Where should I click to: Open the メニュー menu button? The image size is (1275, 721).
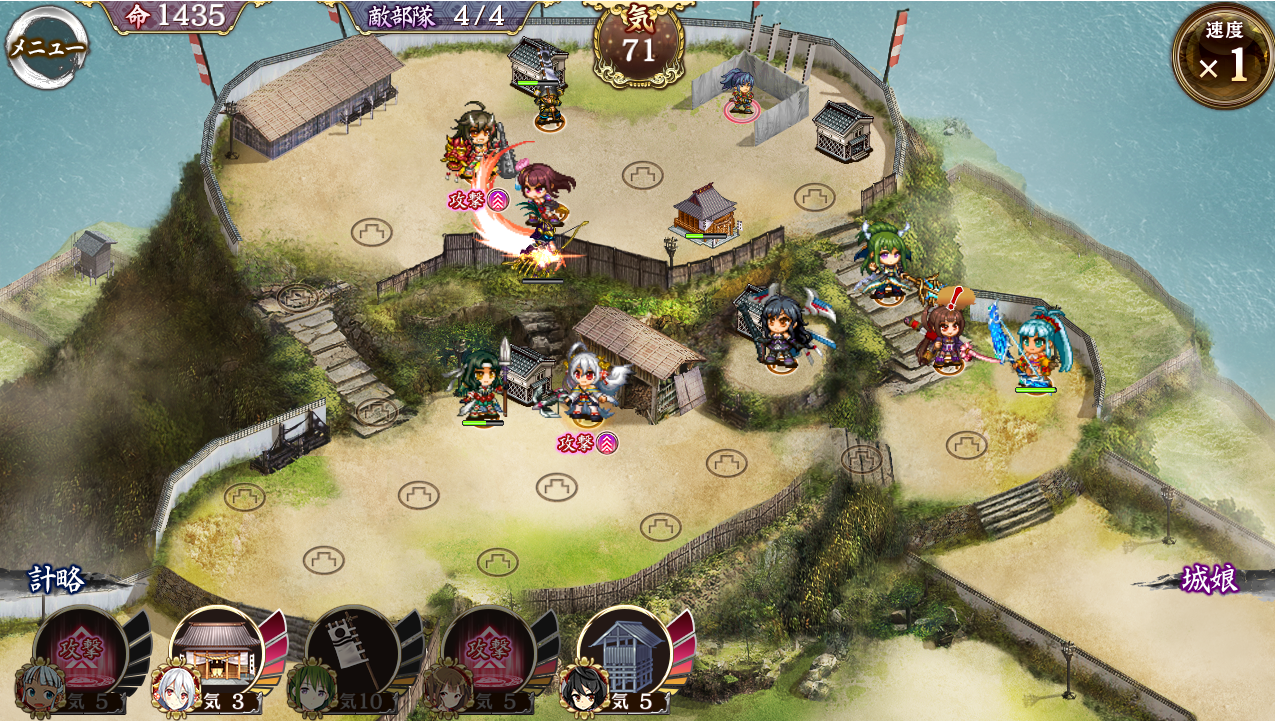(46, 47)
